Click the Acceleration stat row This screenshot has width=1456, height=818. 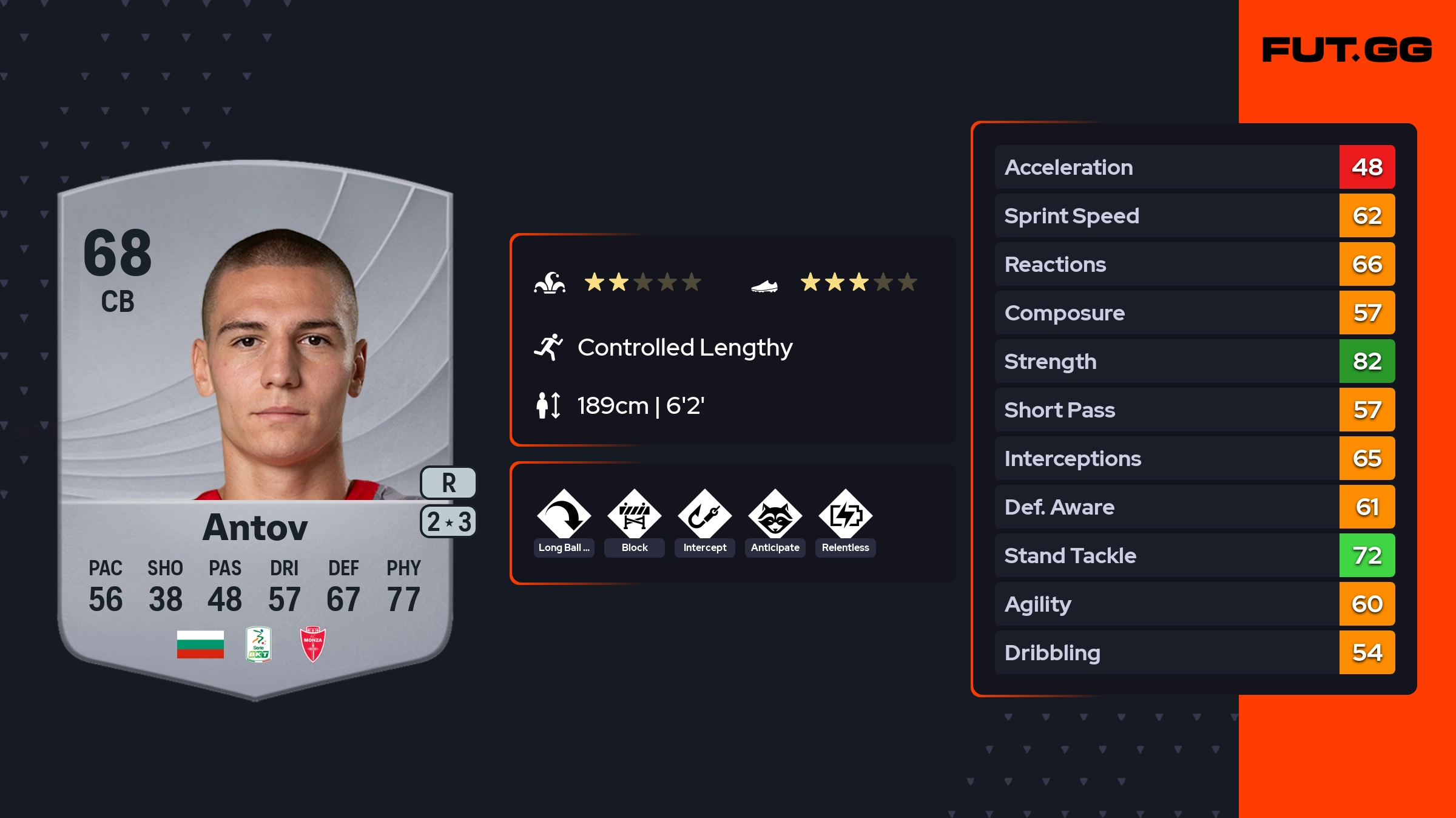1194,167
